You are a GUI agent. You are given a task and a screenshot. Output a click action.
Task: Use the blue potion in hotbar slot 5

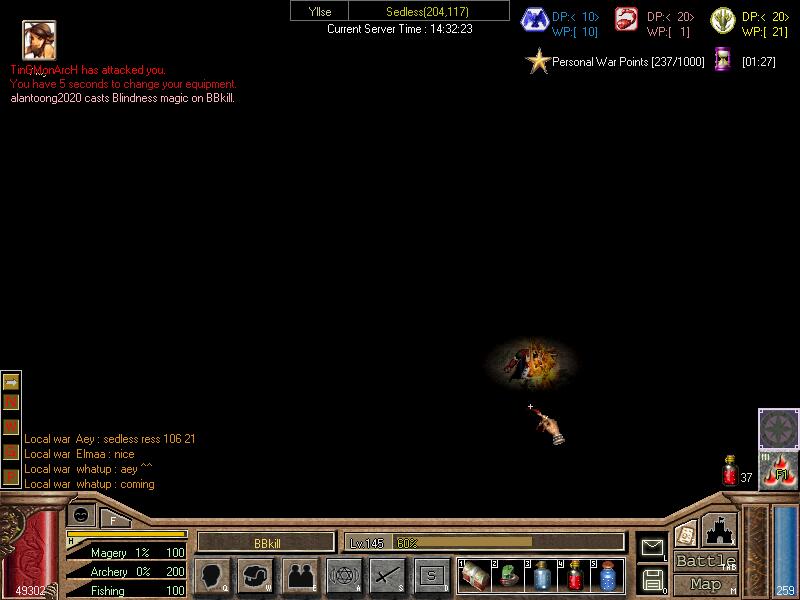(x=608, y=576)
